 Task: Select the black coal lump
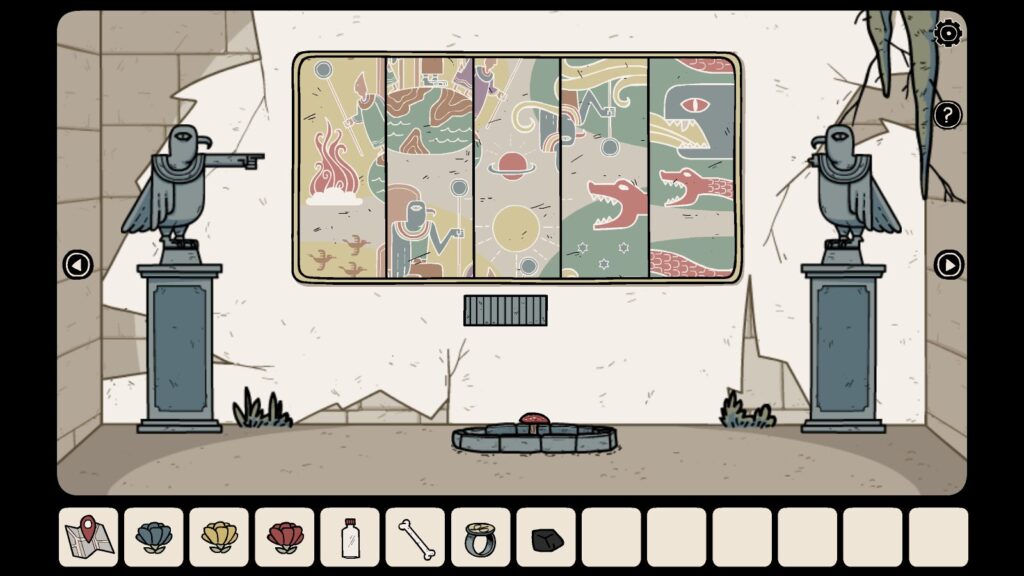[546, 537]
